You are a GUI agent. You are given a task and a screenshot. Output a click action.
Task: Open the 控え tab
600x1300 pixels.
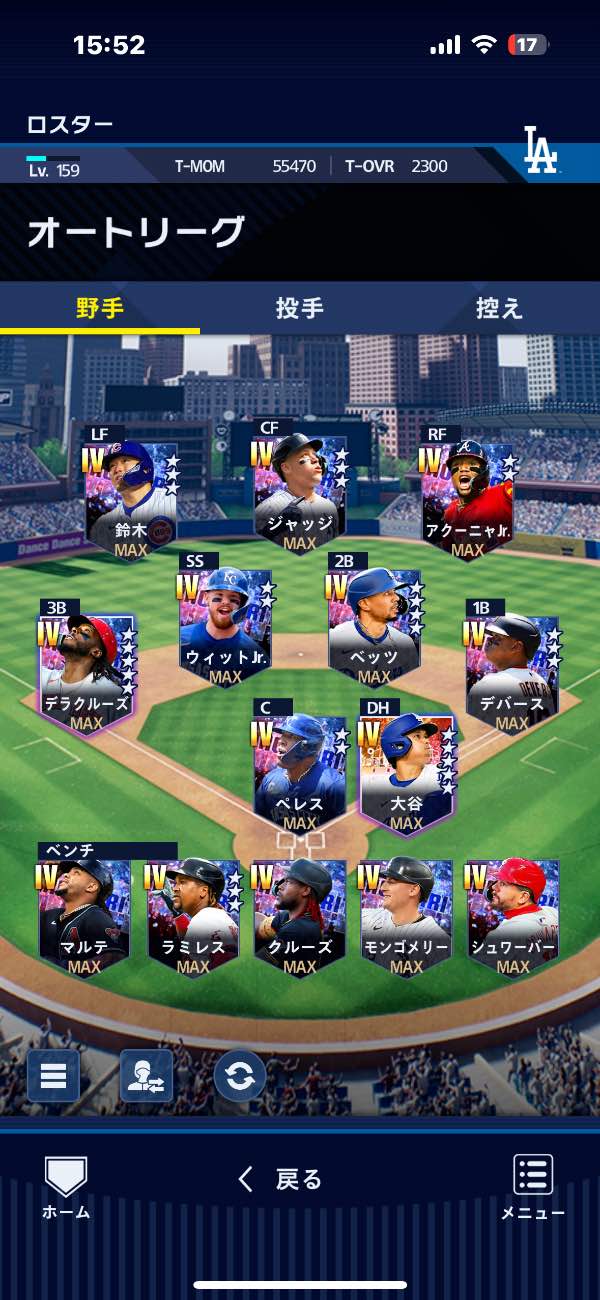pos(499,308)
